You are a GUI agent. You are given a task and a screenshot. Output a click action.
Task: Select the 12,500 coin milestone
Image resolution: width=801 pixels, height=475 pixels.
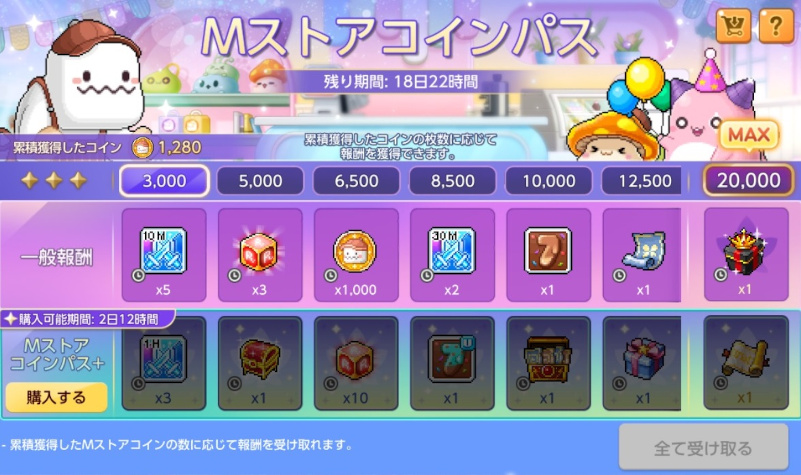(643, 180)
